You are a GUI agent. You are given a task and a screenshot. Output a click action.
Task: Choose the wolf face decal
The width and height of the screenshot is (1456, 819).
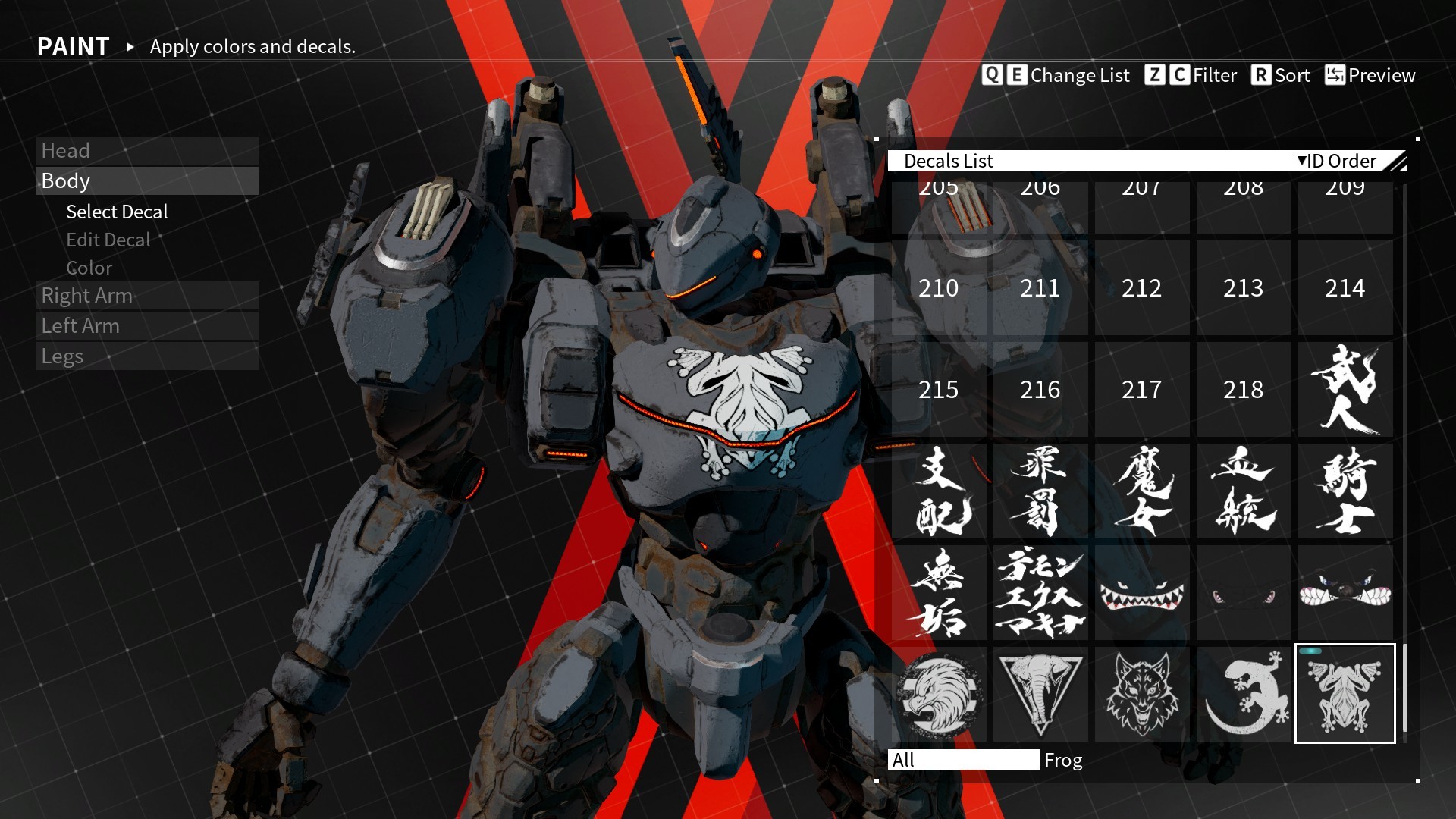click(1141, 694)
